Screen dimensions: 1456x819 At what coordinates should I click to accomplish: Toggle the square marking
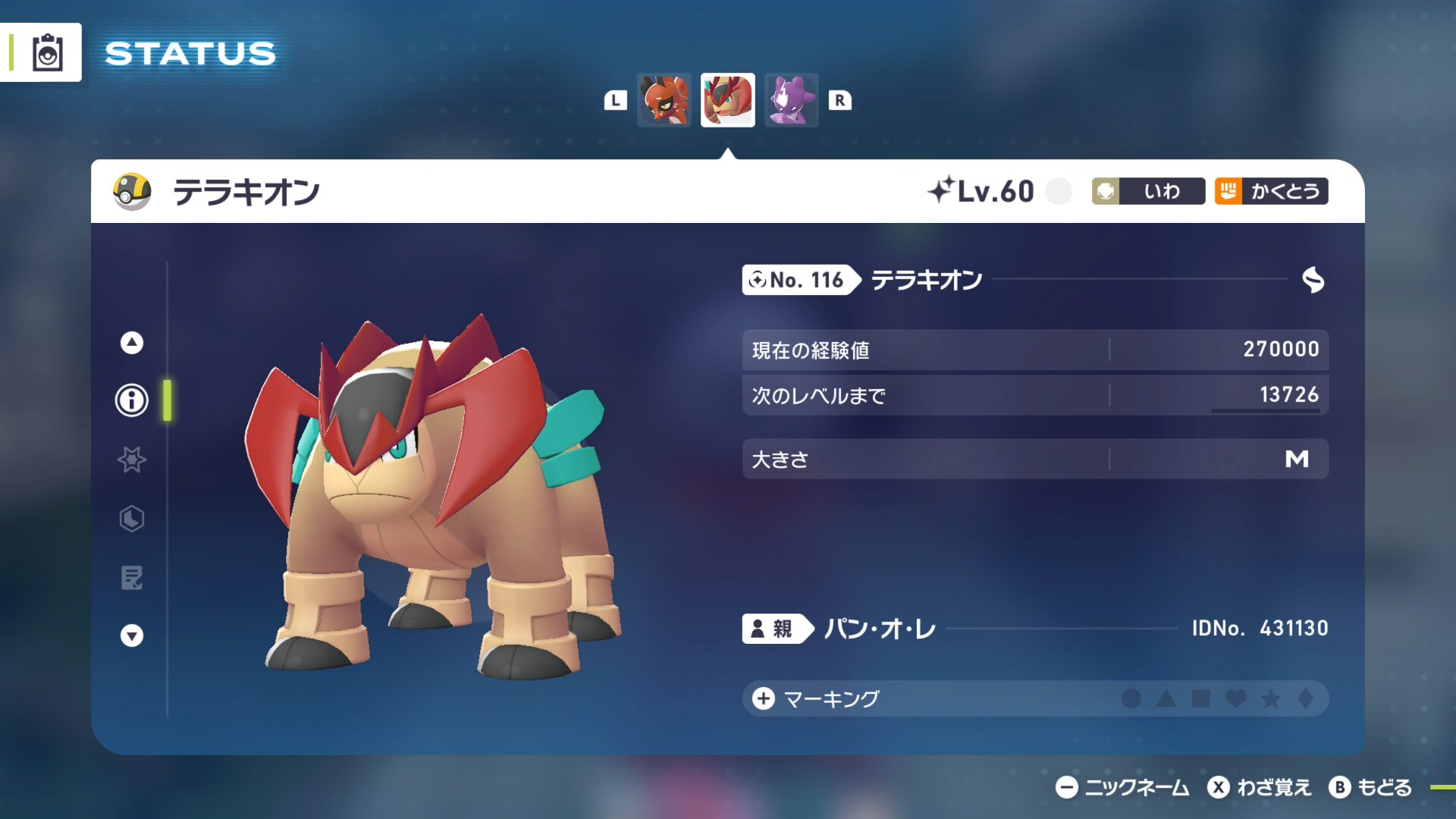1201,698
